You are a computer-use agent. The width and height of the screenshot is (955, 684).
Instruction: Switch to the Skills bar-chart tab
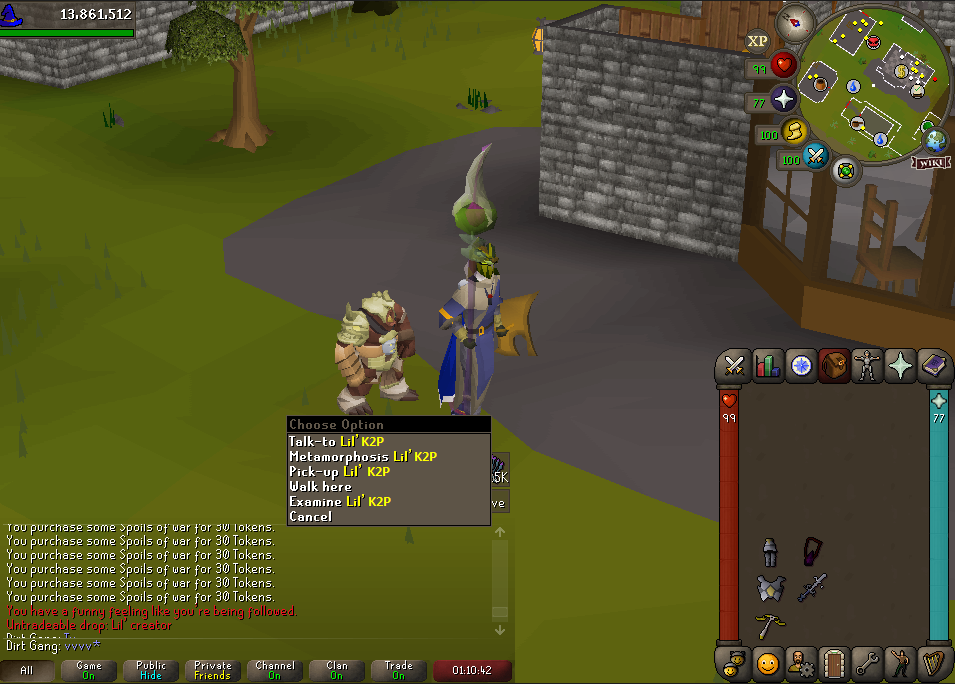[x=768, y=366]
